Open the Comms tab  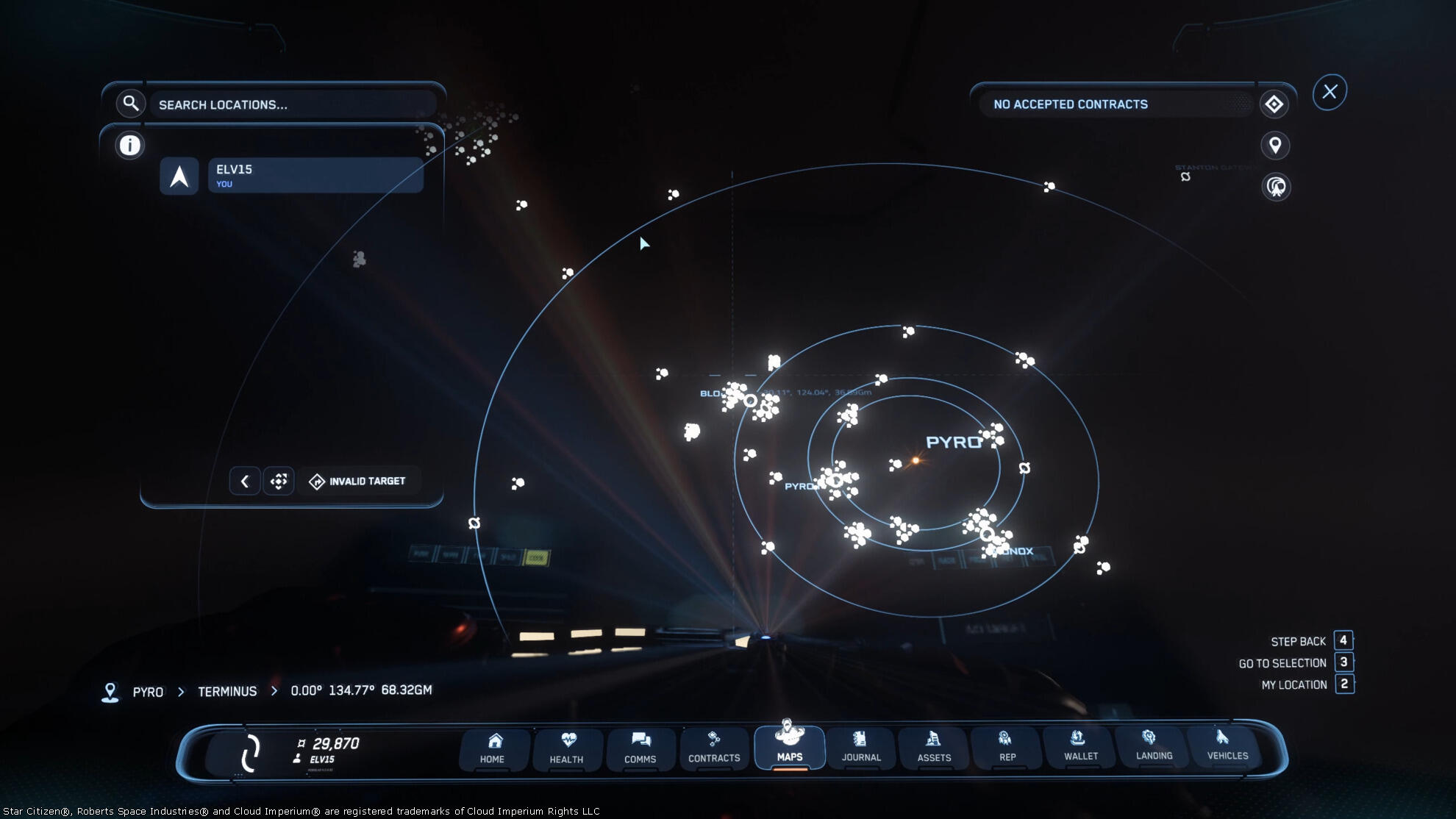coord(640,748)
